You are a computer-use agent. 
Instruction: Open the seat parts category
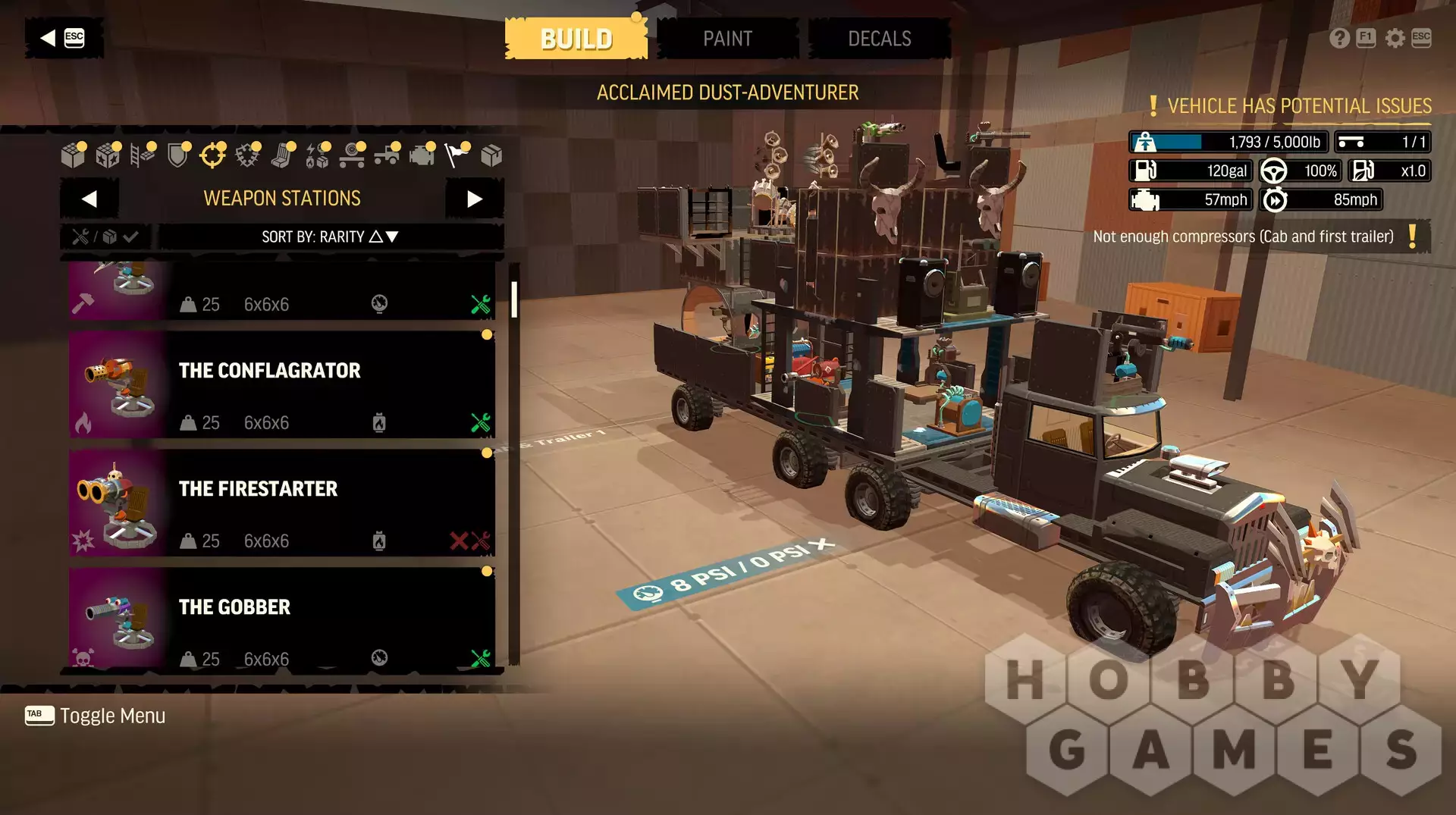[282, 155]
